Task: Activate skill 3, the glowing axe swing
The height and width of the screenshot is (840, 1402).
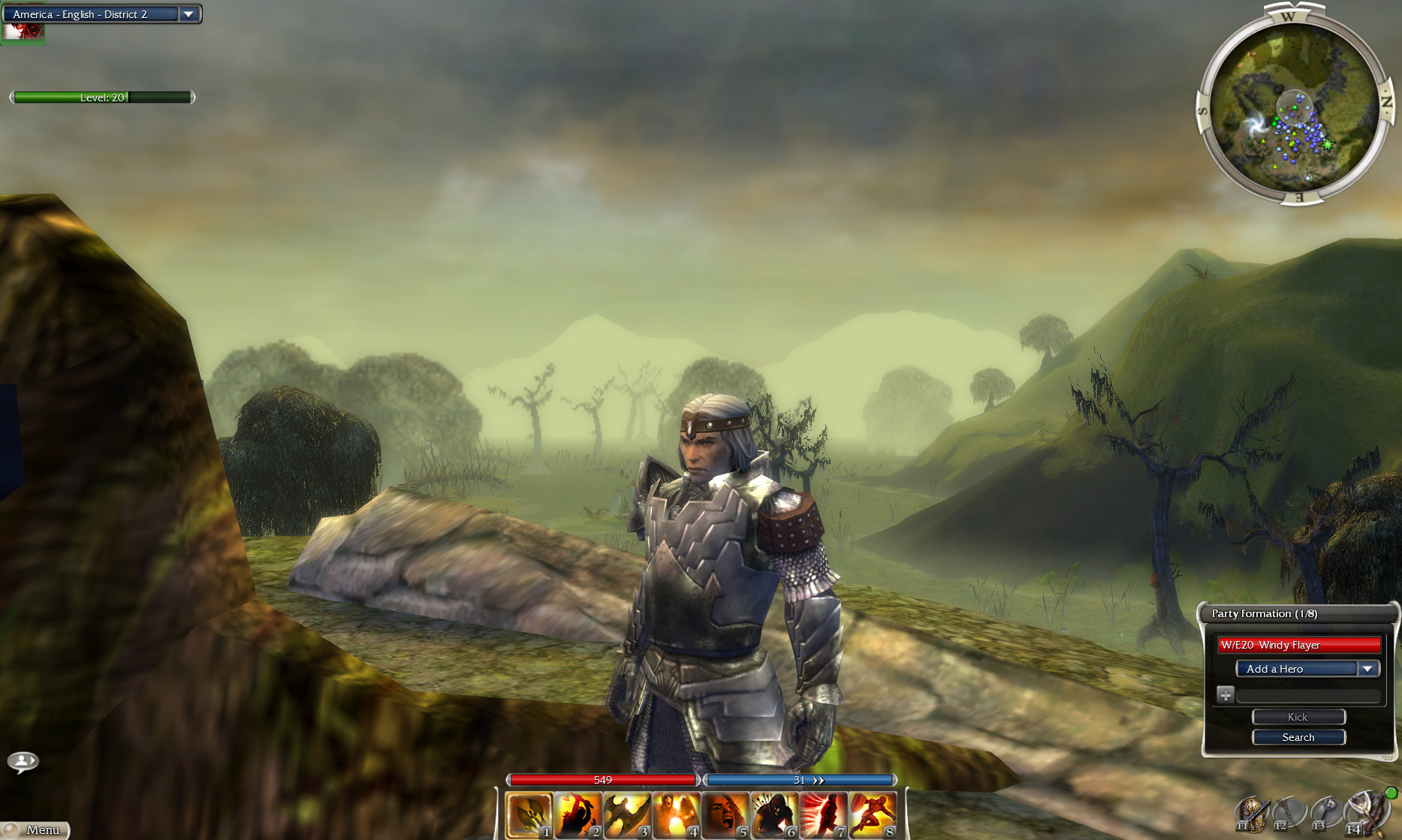Action: pyautogui.click(x=627, y=814)
